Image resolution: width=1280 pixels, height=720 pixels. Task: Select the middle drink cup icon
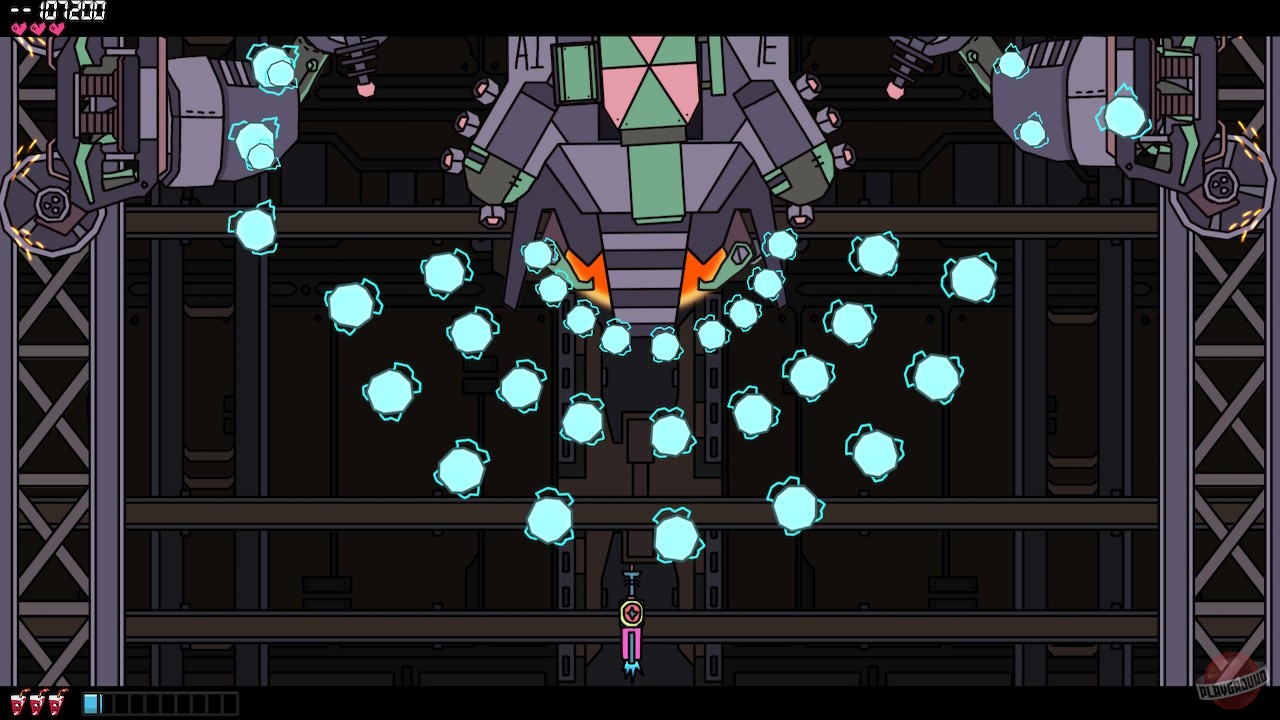37,701
